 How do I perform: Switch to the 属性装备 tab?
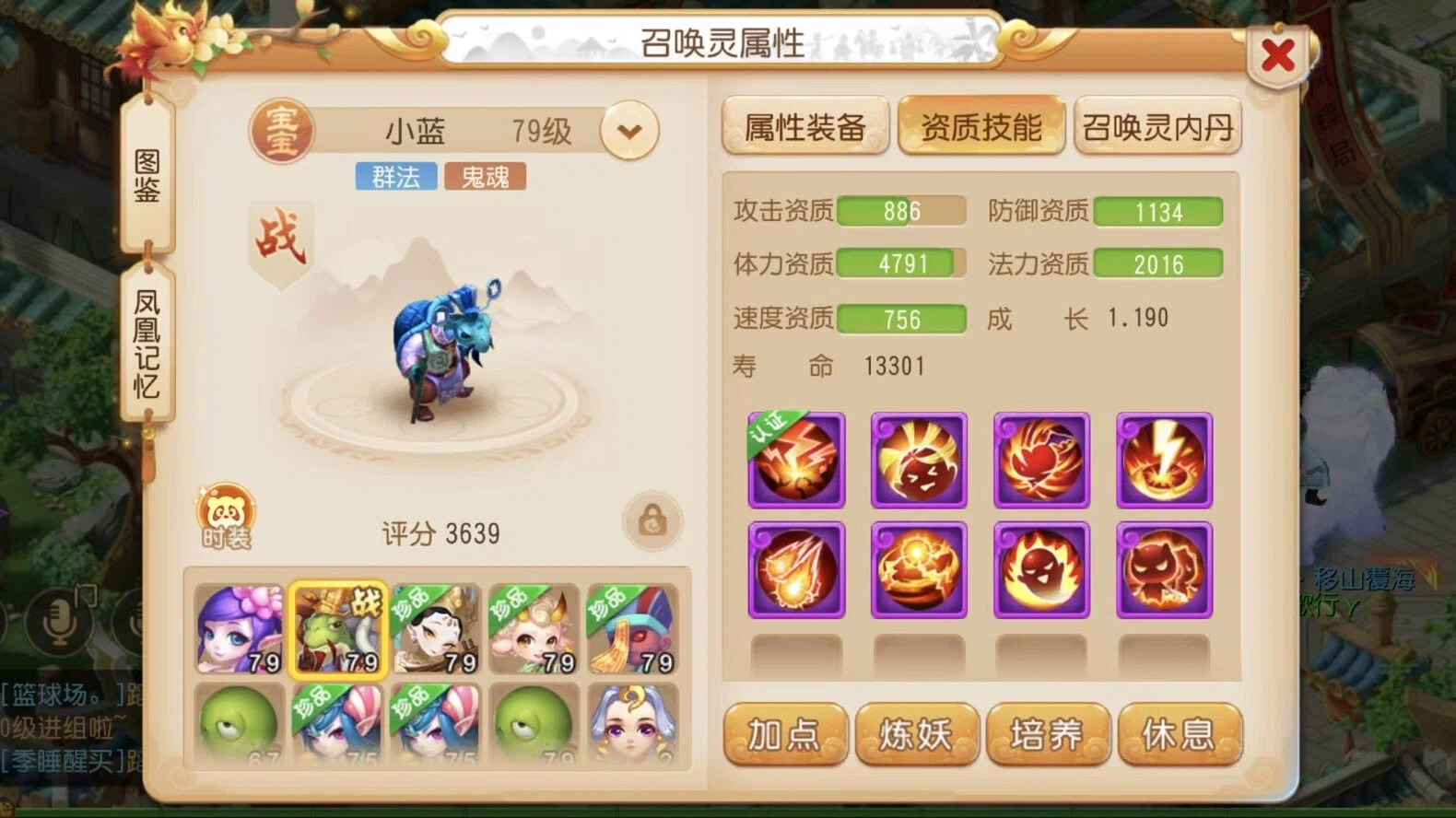[x=804, y=125]
